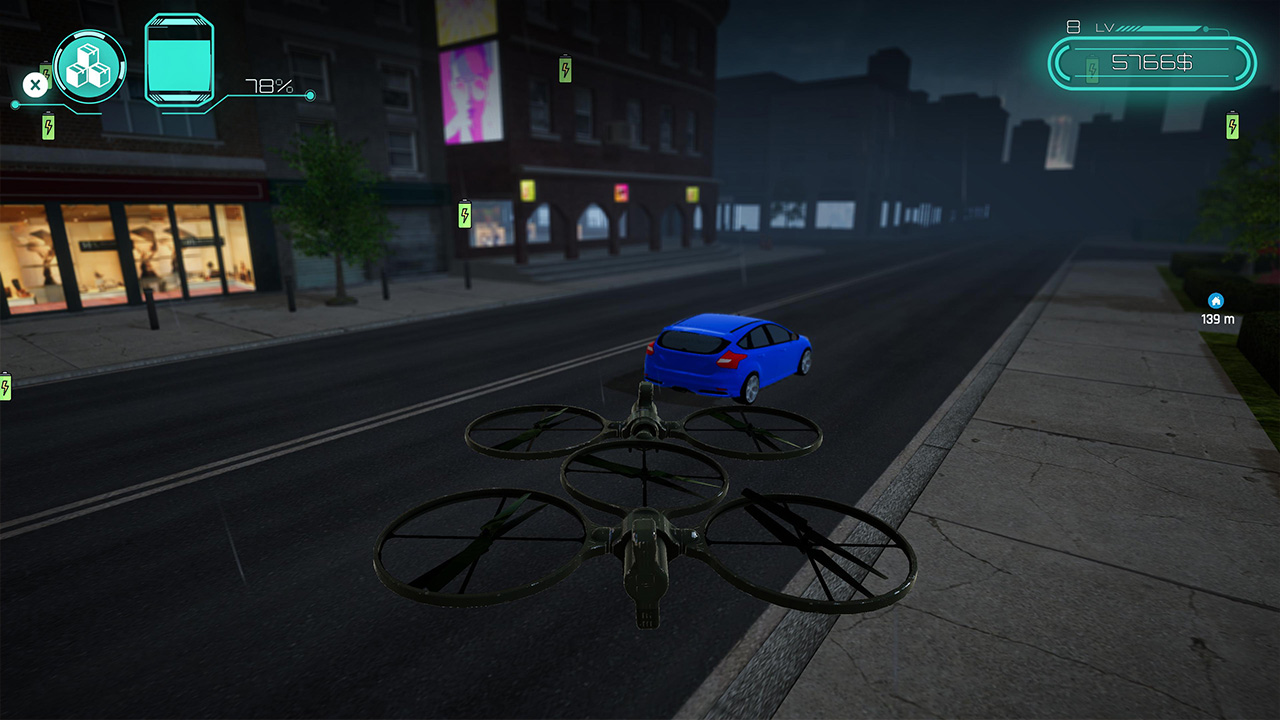Select the battery pickup near the yellow shop sign
Image resolution: width=1280 pixels, height=720 pixels.
[465, 214]
